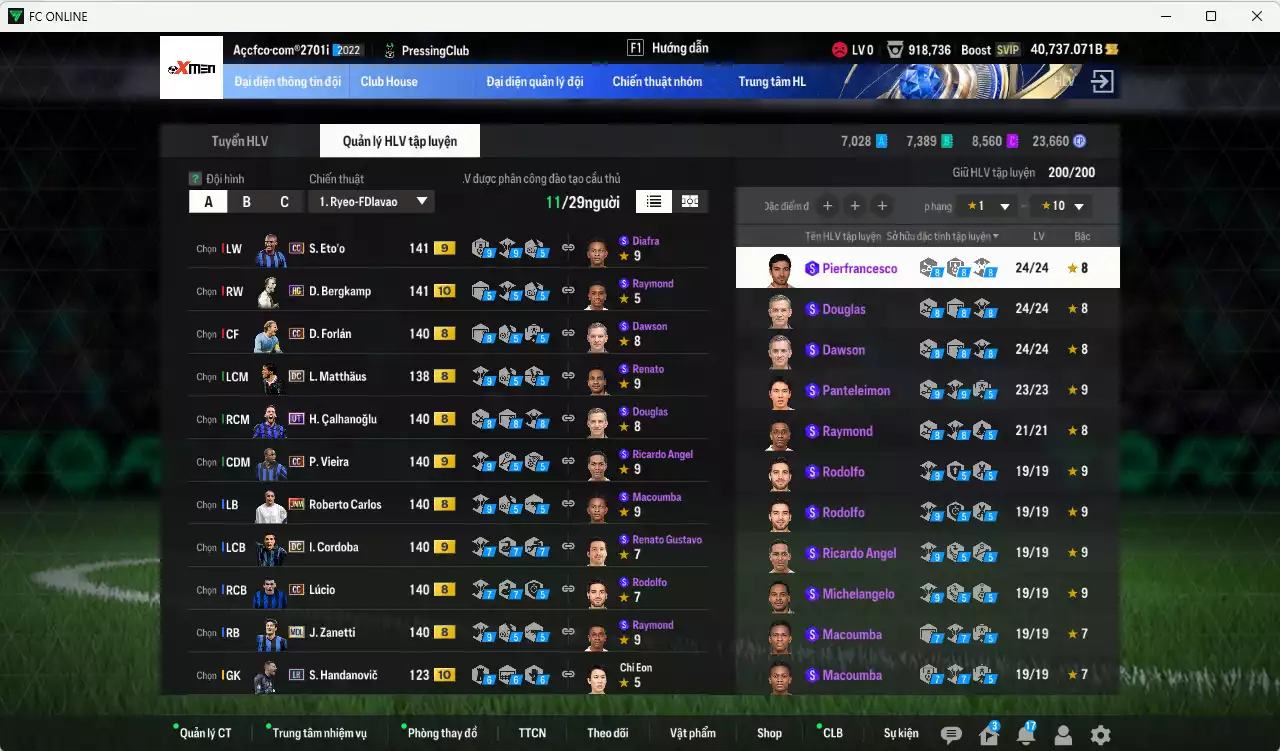
Task: Select the Panteleimon coach row
Action: (x=927, y=390)
